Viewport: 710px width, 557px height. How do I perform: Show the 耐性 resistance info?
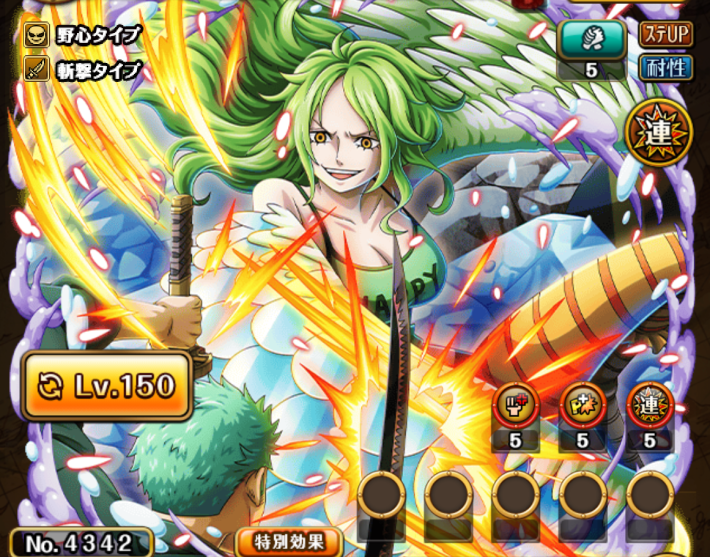coord(665,68)
